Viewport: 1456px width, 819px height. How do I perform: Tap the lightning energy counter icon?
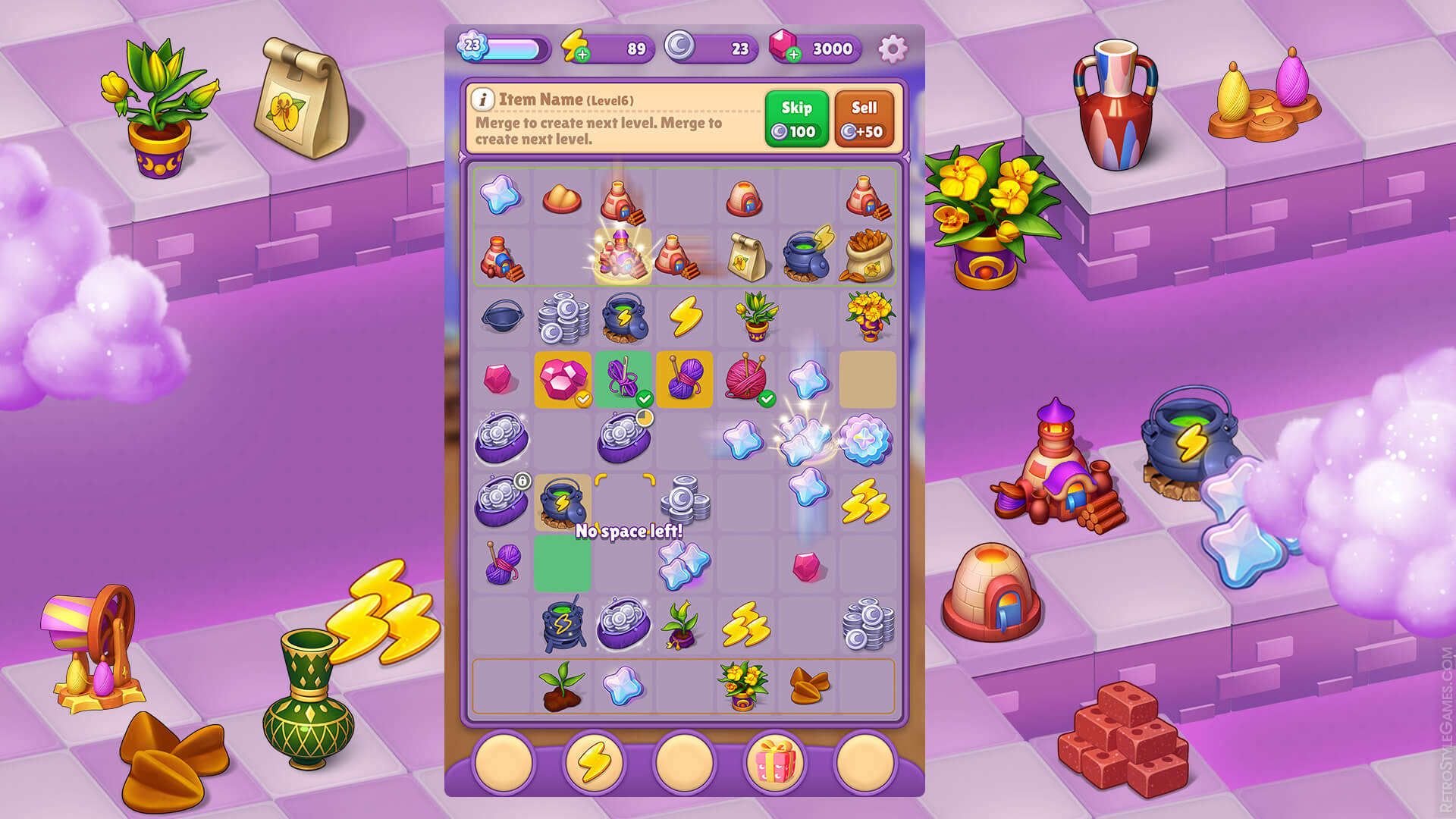point(572,47)
